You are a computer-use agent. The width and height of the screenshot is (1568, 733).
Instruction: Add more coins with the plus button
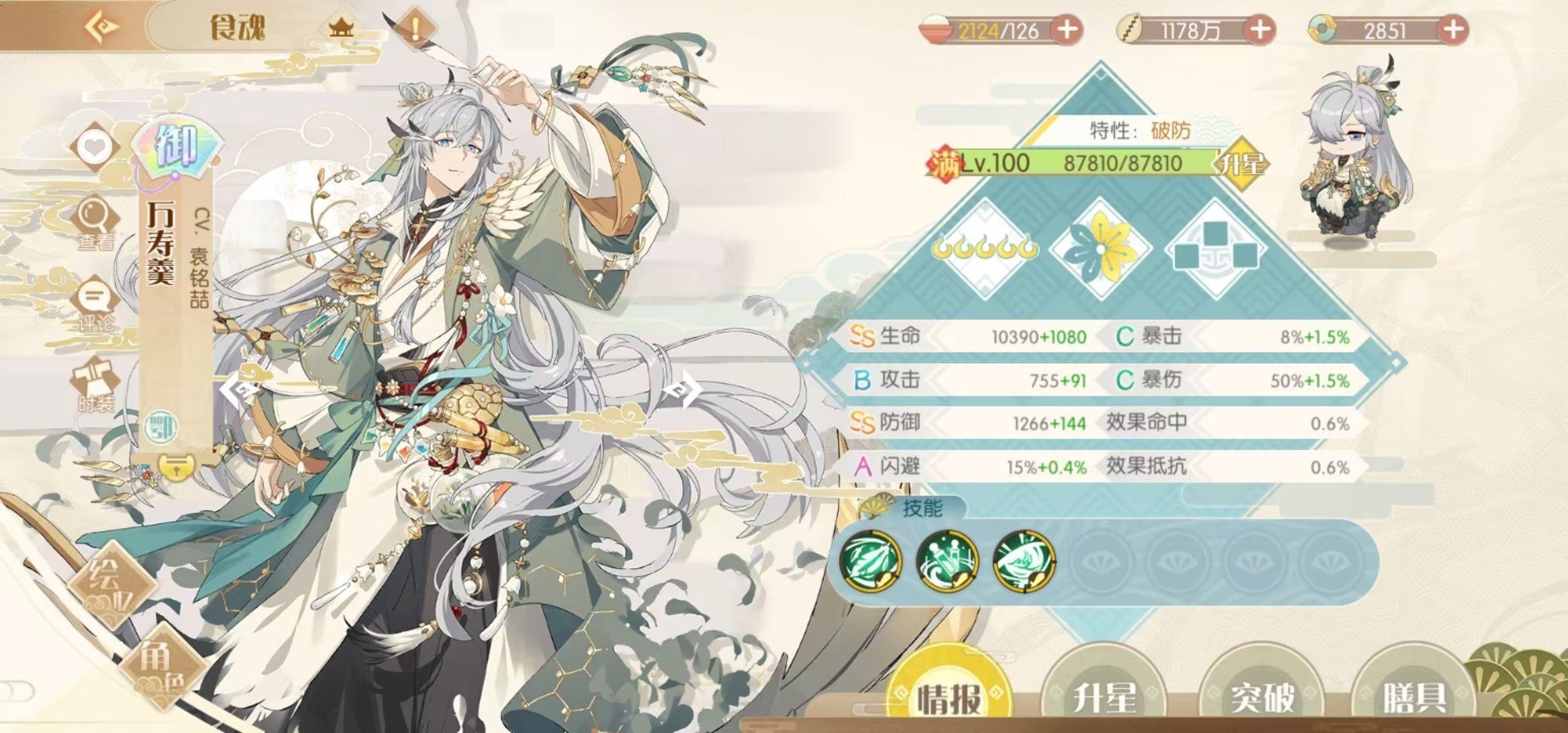(1259, 30)
